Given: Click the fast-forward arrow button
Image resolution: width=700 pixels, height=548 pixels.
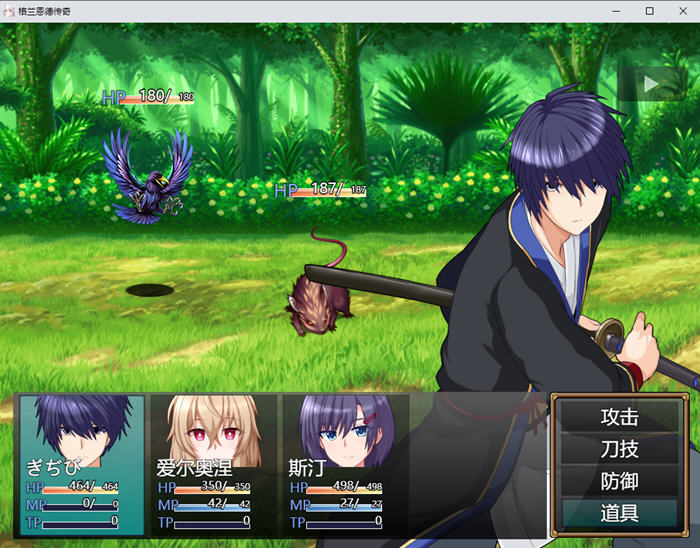Looking at the screenshot, I should pos(651,84).
